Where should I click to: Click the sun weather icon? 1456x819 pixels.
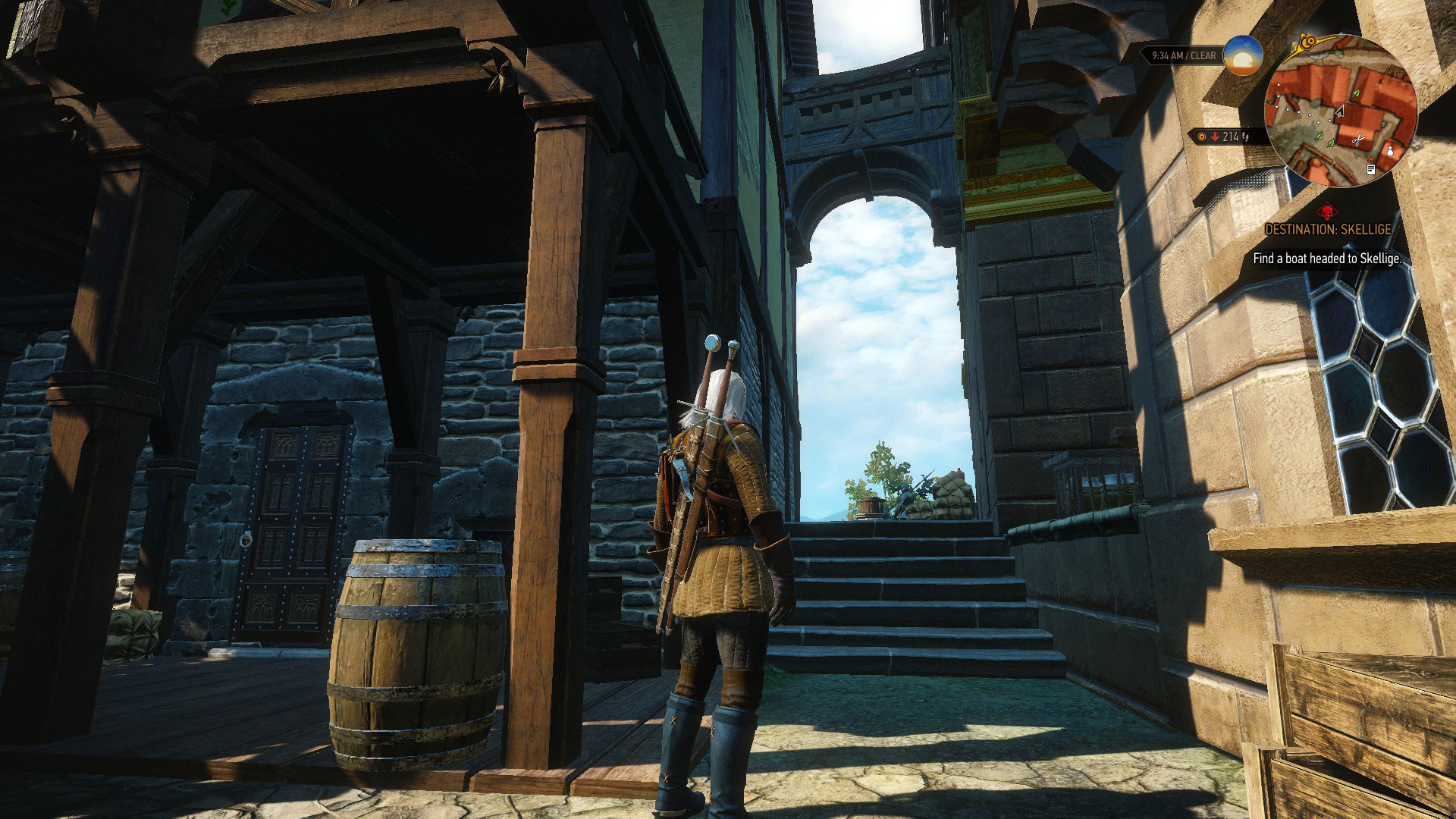1243,55
